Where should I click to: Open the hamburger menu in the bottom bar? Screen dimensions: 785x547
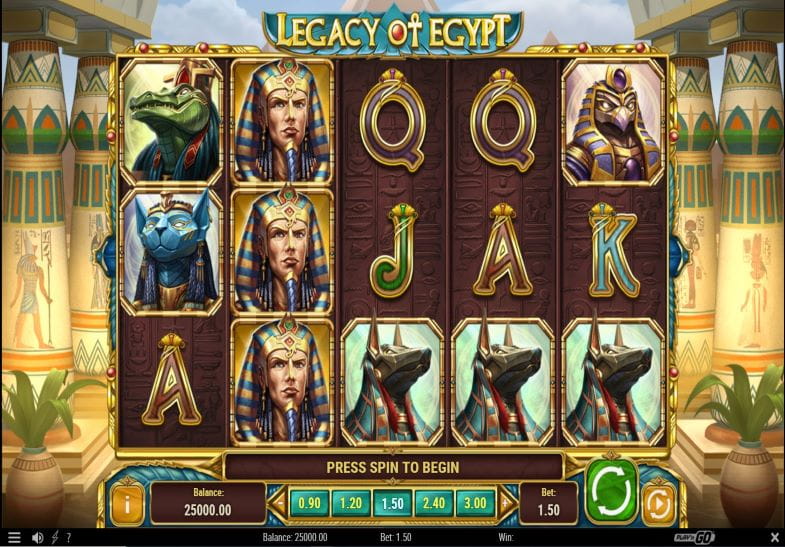14,538
